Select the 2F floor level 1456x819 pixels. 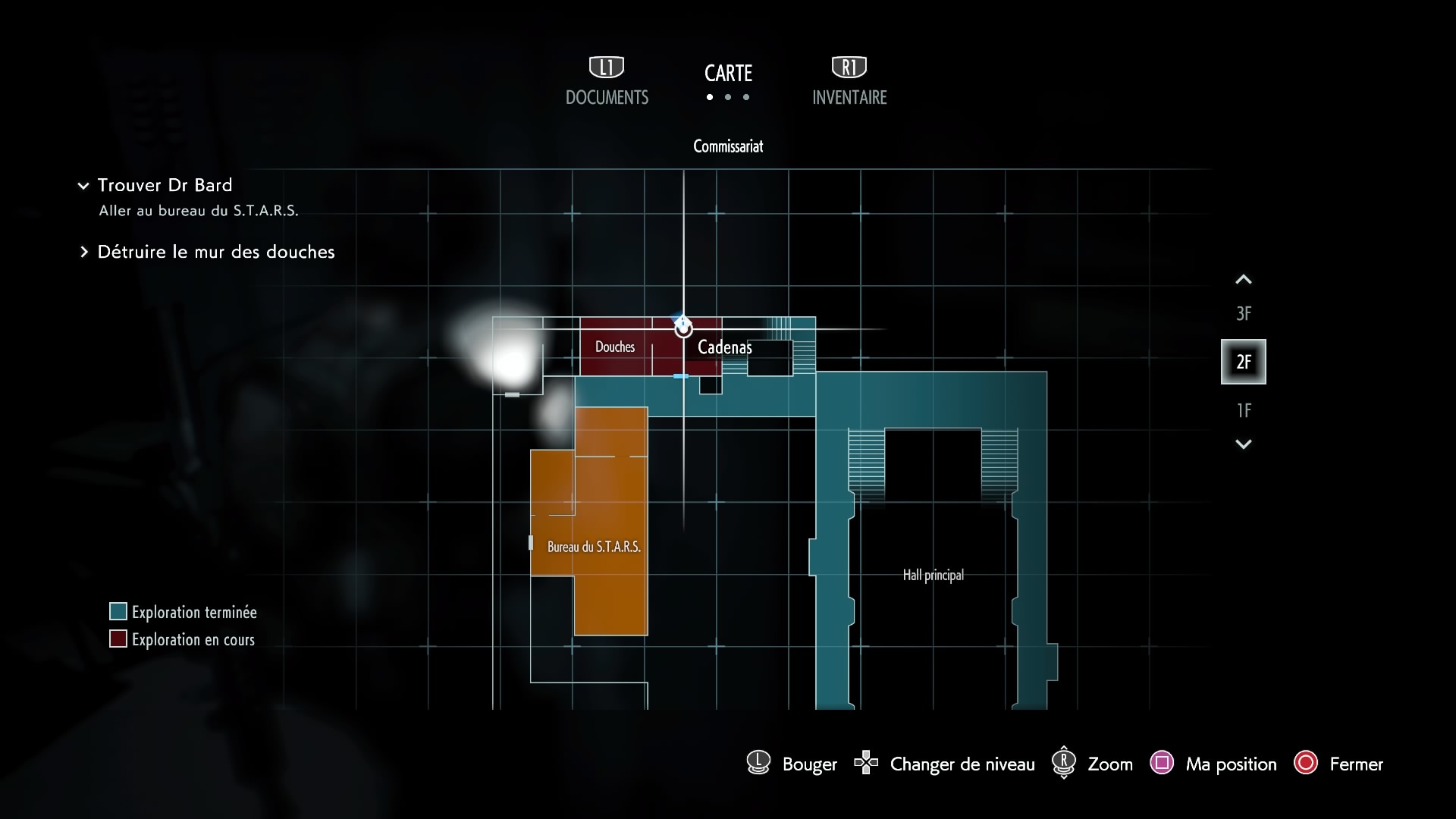click(x=1243, y=362)
